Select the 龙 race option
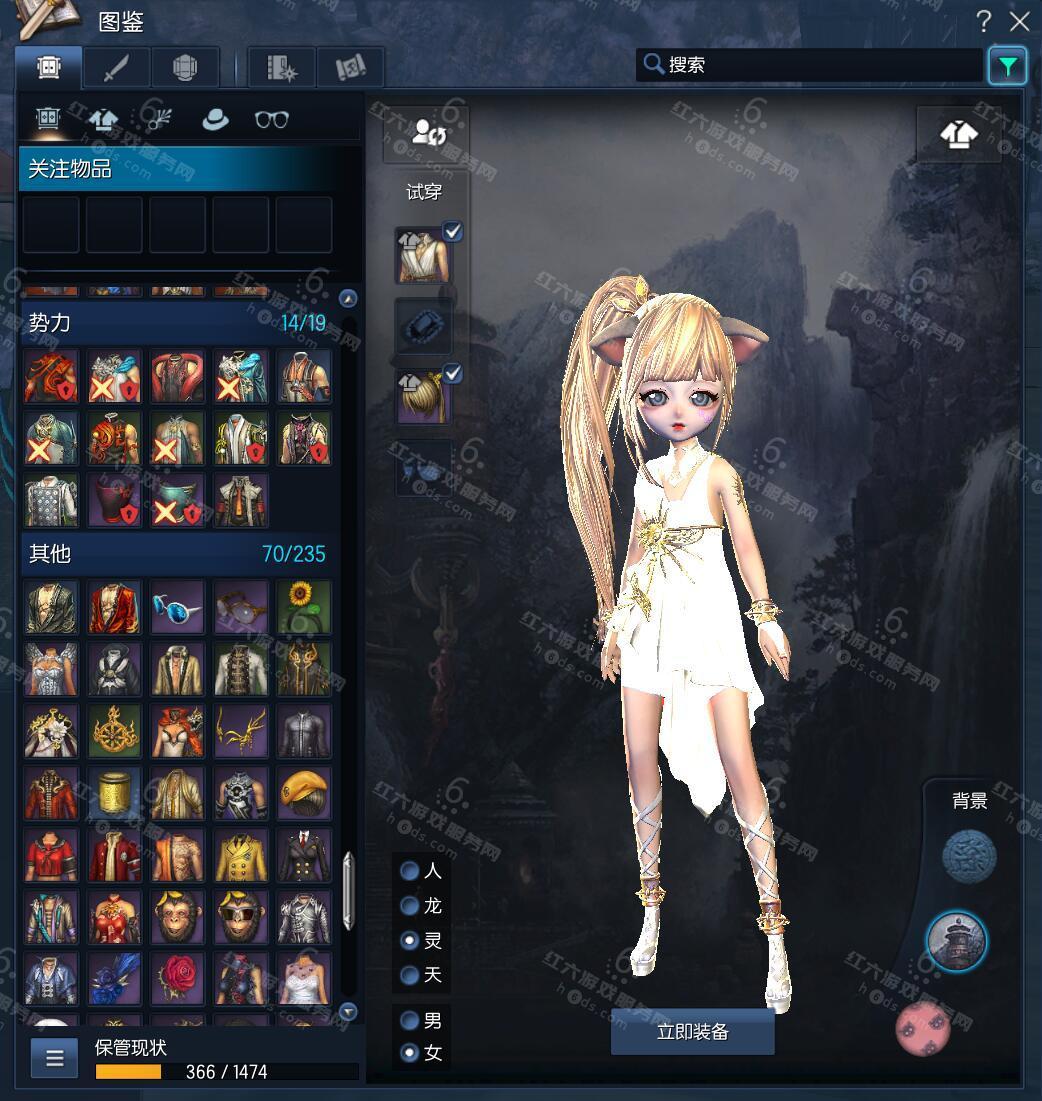Image resolution: width=1042 pixels, height=1101 pixels. (410, 906)
